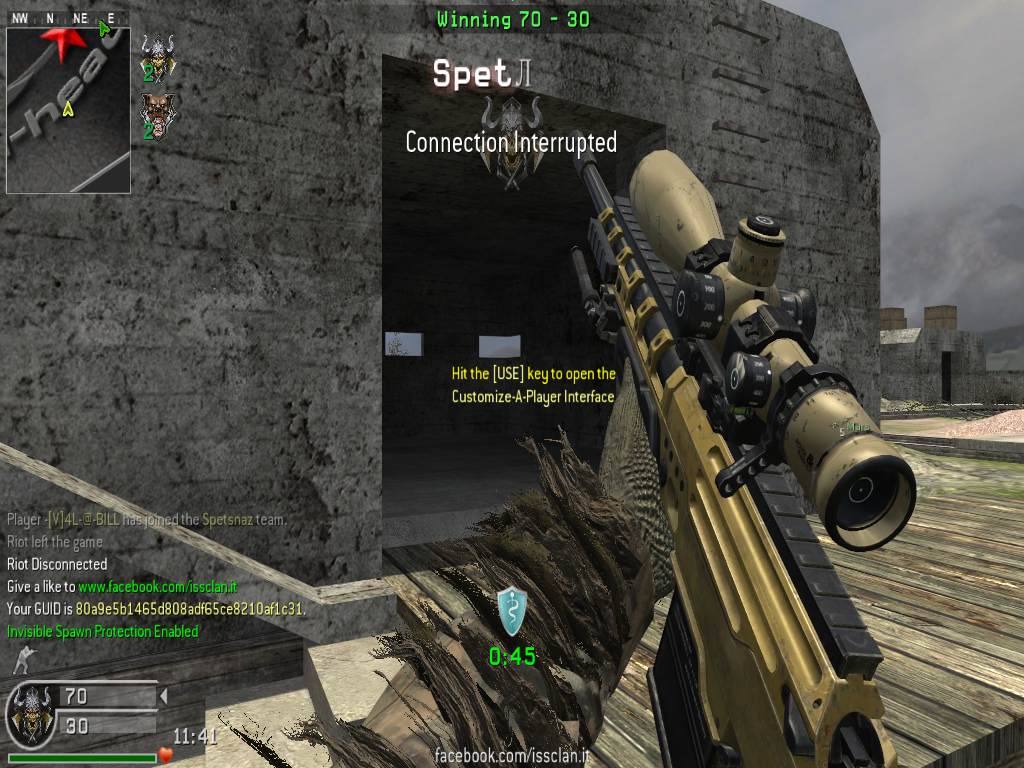Click the Spetsnaz emblem beside the score bars

pos(28,711)
